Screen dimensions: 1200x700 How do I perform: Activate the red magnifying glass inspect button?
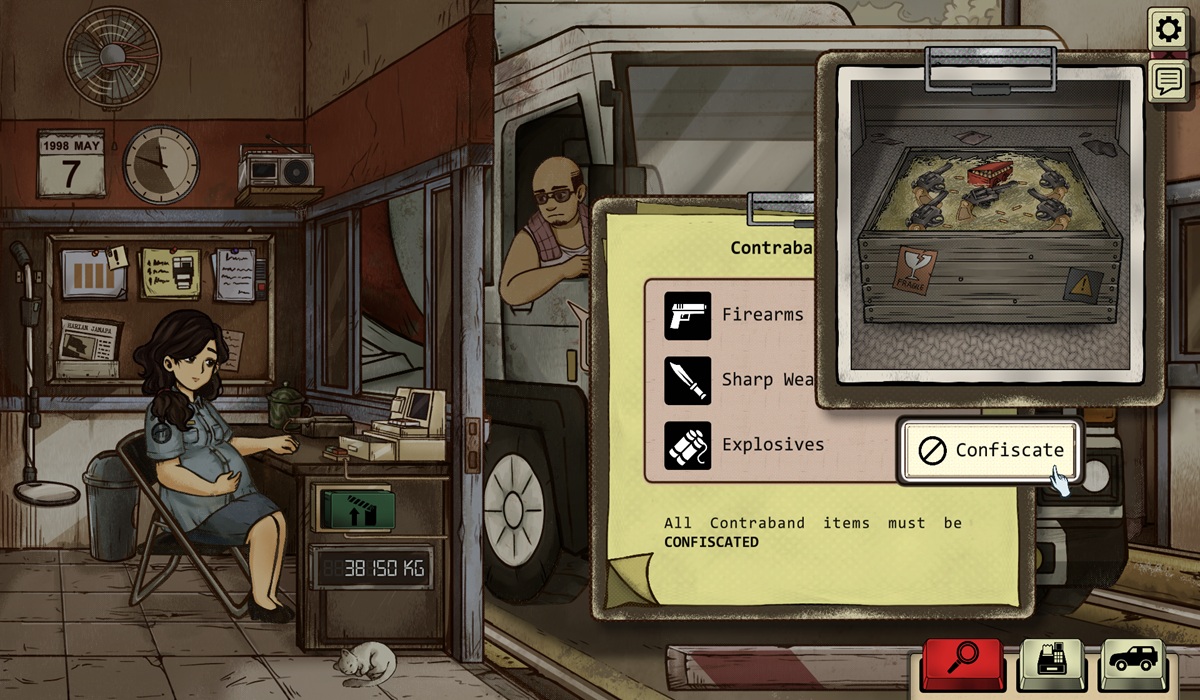(962, 662)
